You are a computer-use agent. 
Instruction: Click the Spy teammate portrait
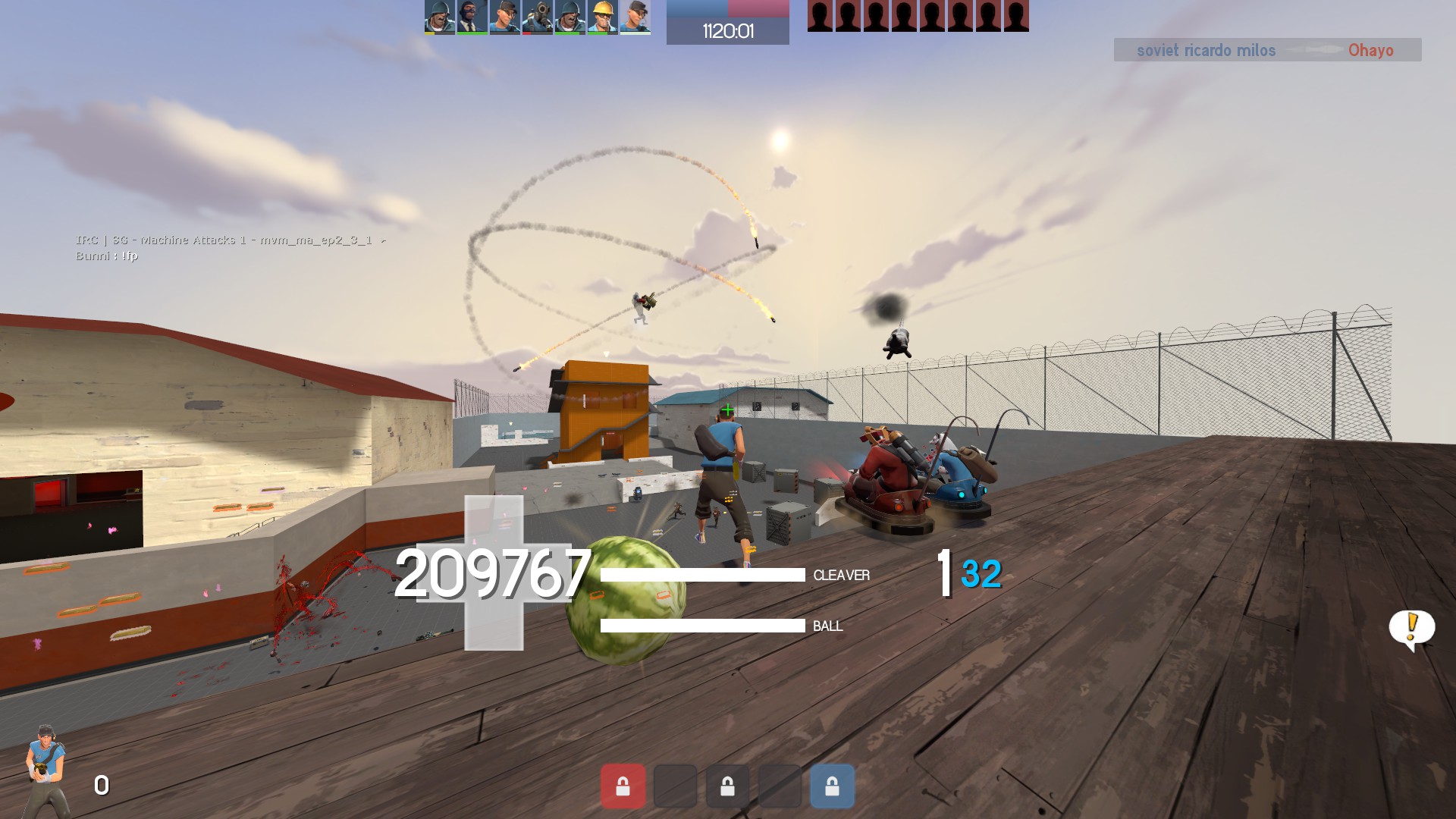click(472, 17)
